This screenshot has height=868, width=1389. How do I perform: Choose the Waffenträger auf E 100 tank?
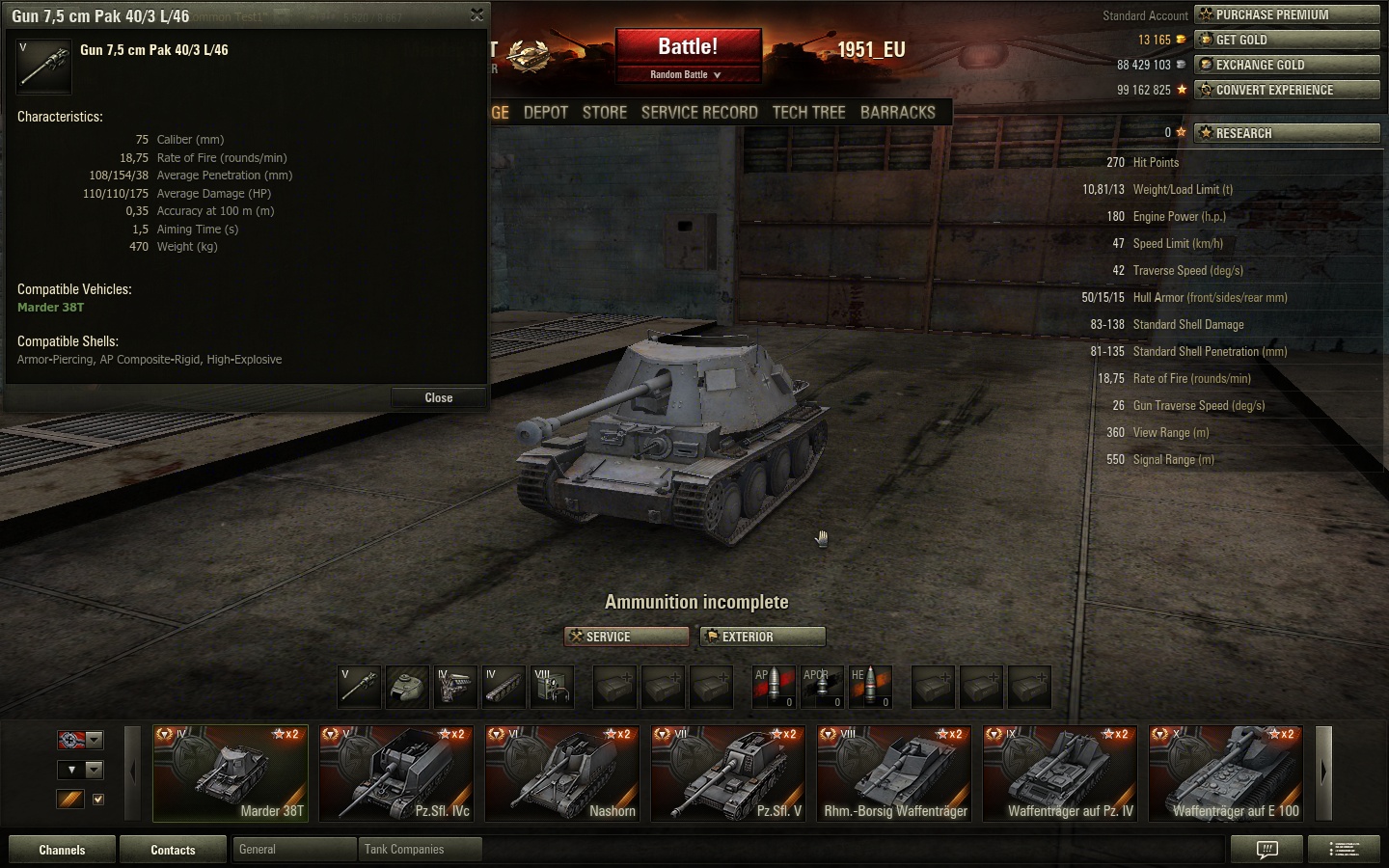1226,773
